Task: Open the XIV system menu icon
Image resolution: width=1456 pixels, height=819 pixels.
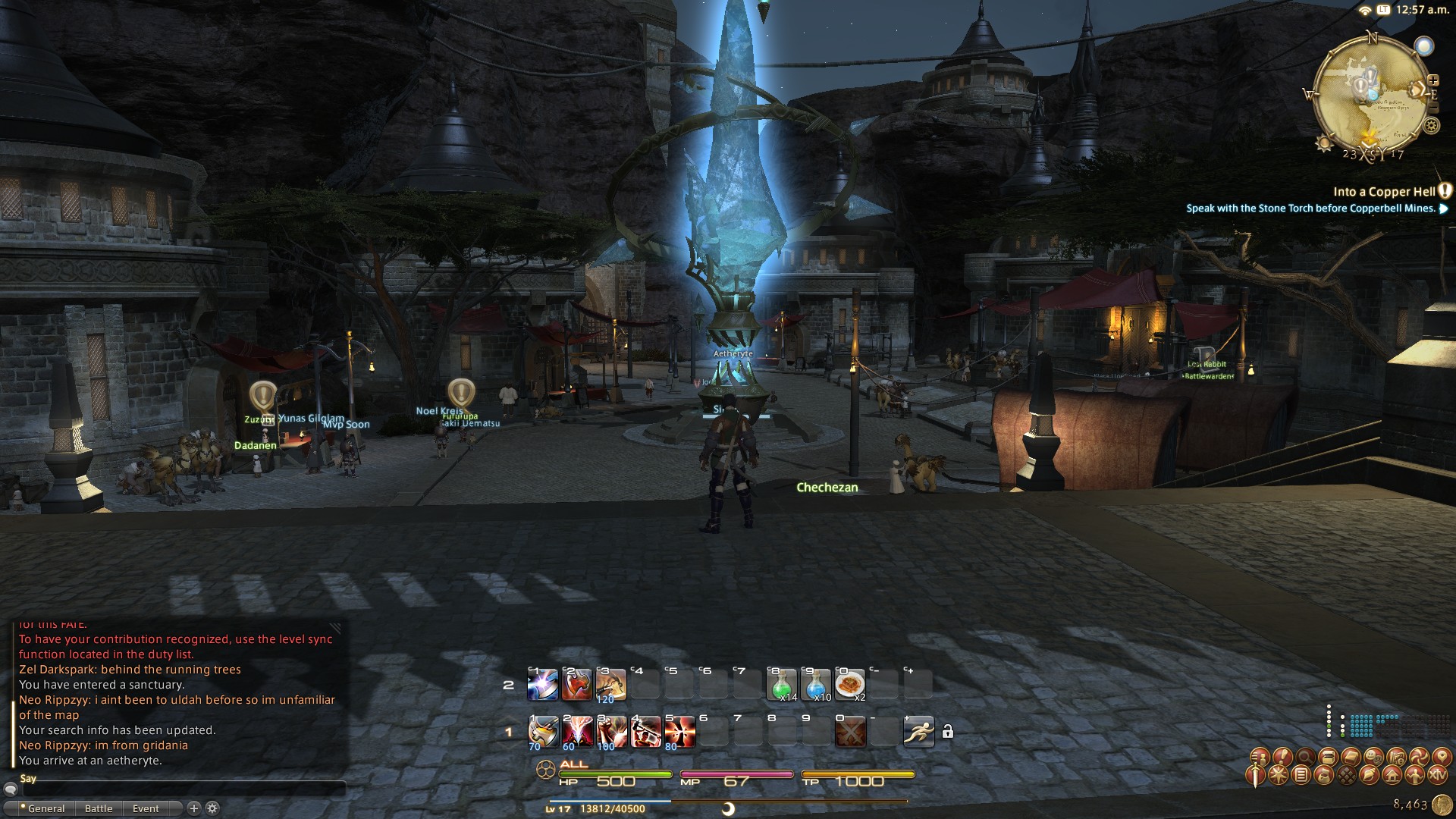Action: coord(1437,775)
